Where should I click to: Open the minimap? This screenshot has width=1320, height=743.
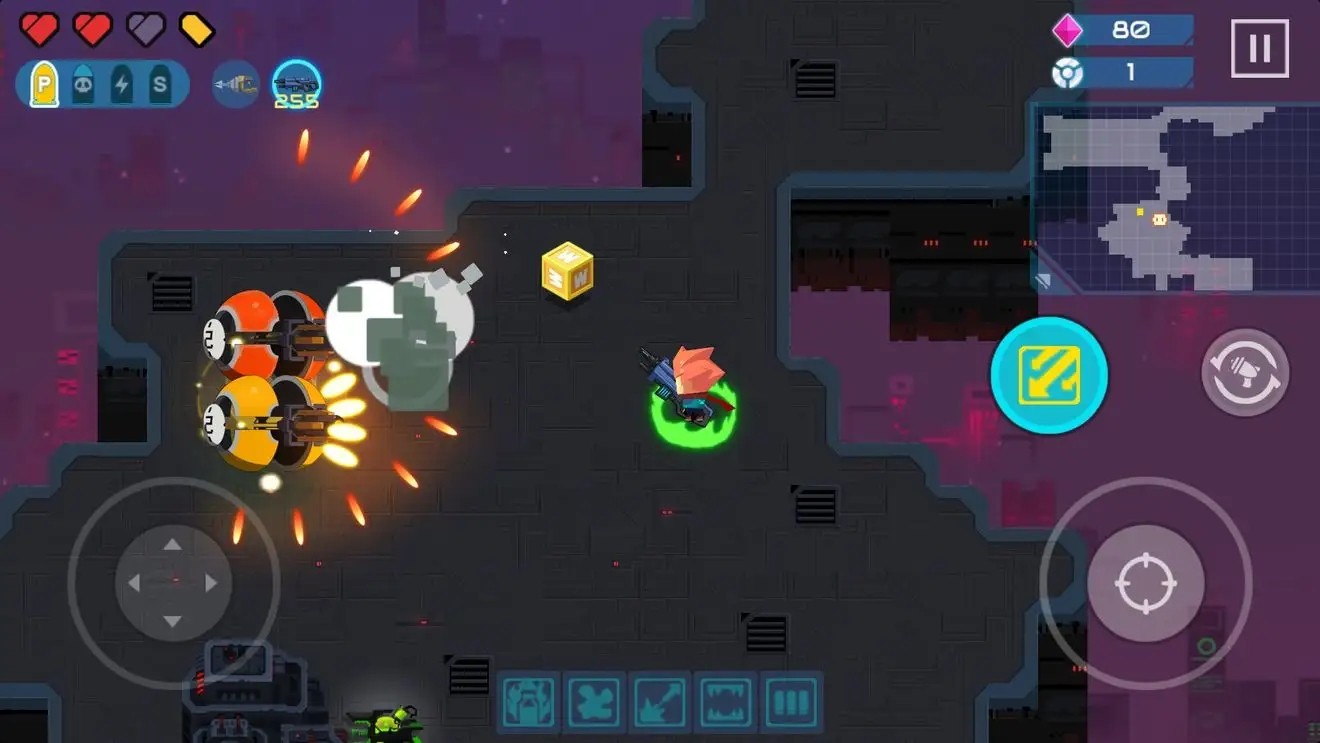point(1176,198)
